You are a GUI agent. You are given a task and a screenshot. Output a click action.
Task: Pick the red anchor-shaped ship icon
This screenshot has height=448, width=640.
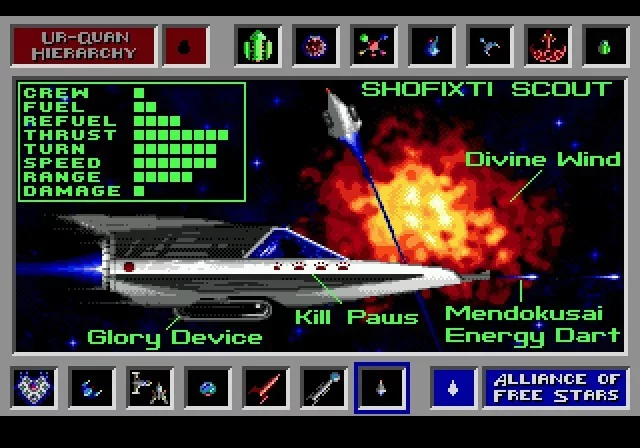click(548, 45)
